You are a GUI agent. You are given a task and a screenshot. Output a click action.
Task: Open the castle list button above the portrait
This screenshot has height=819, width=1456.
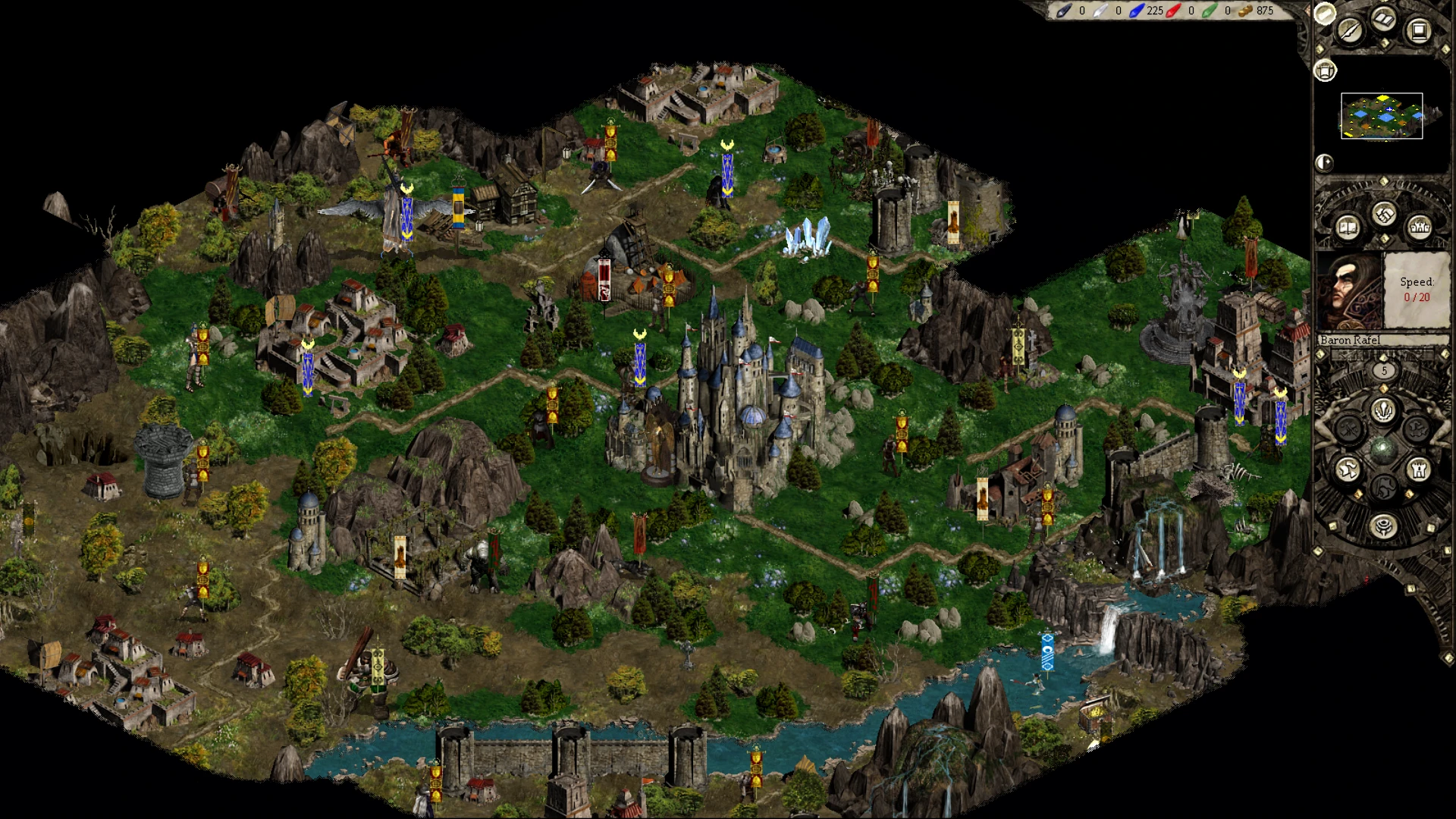[1419, 227]
